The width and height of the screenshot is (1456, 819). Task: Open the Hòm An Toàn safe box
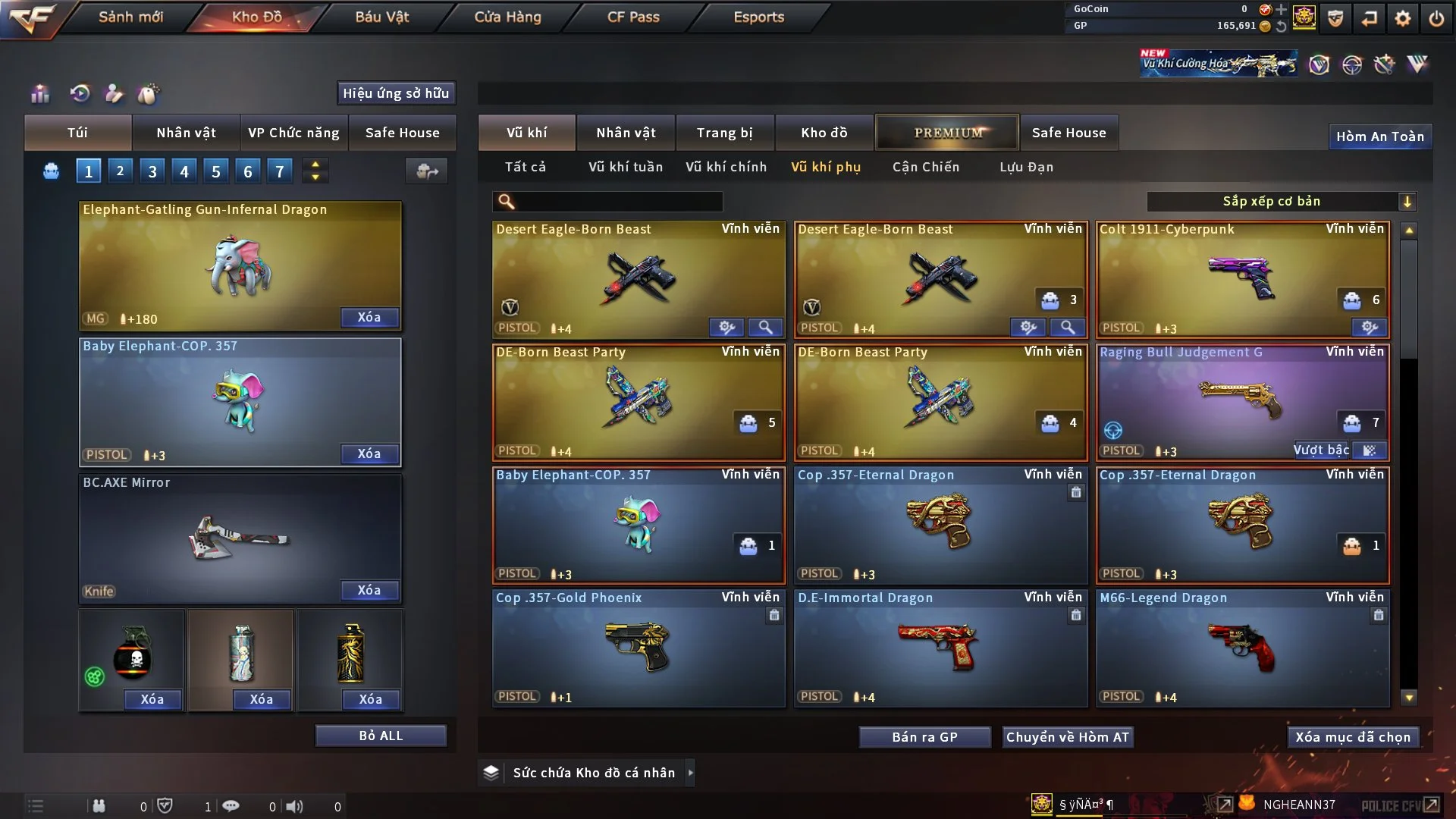[x=1379, y=136]
